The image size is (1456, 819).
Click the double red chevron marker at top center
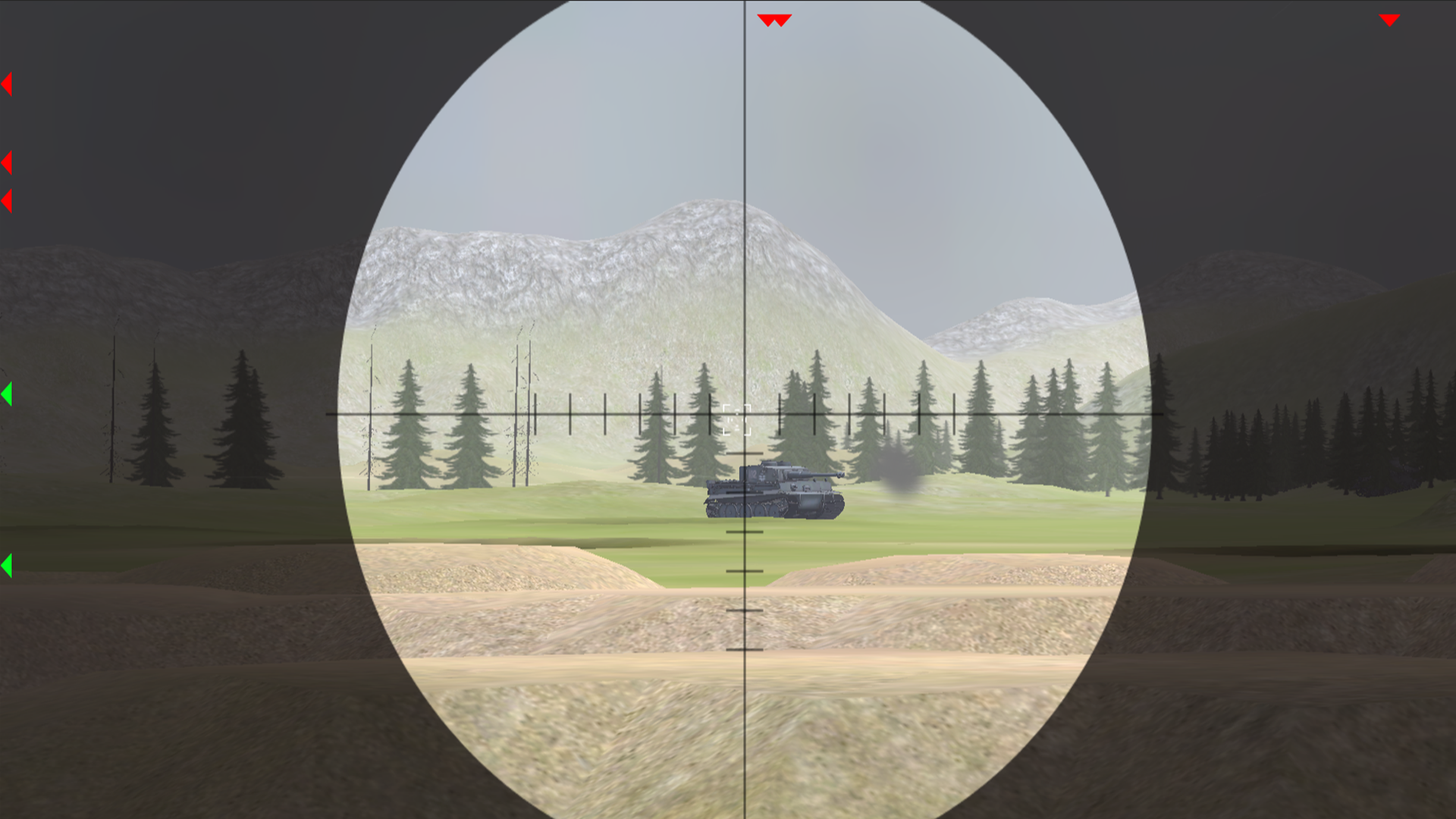pyautogui.click(x=775, y=19)
